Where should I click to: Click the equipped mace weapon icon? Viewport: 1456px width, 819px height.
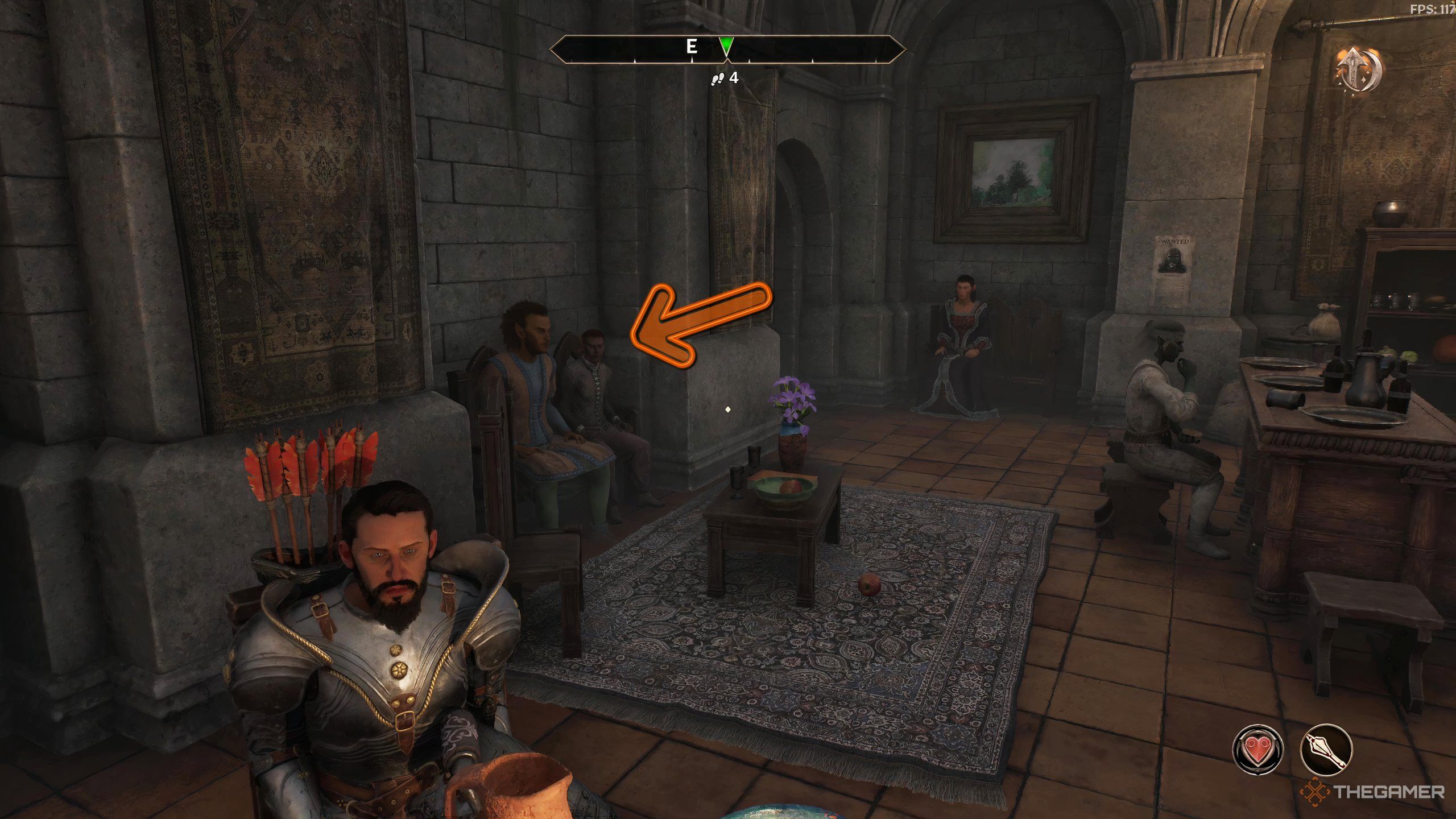coord(1327,750)
